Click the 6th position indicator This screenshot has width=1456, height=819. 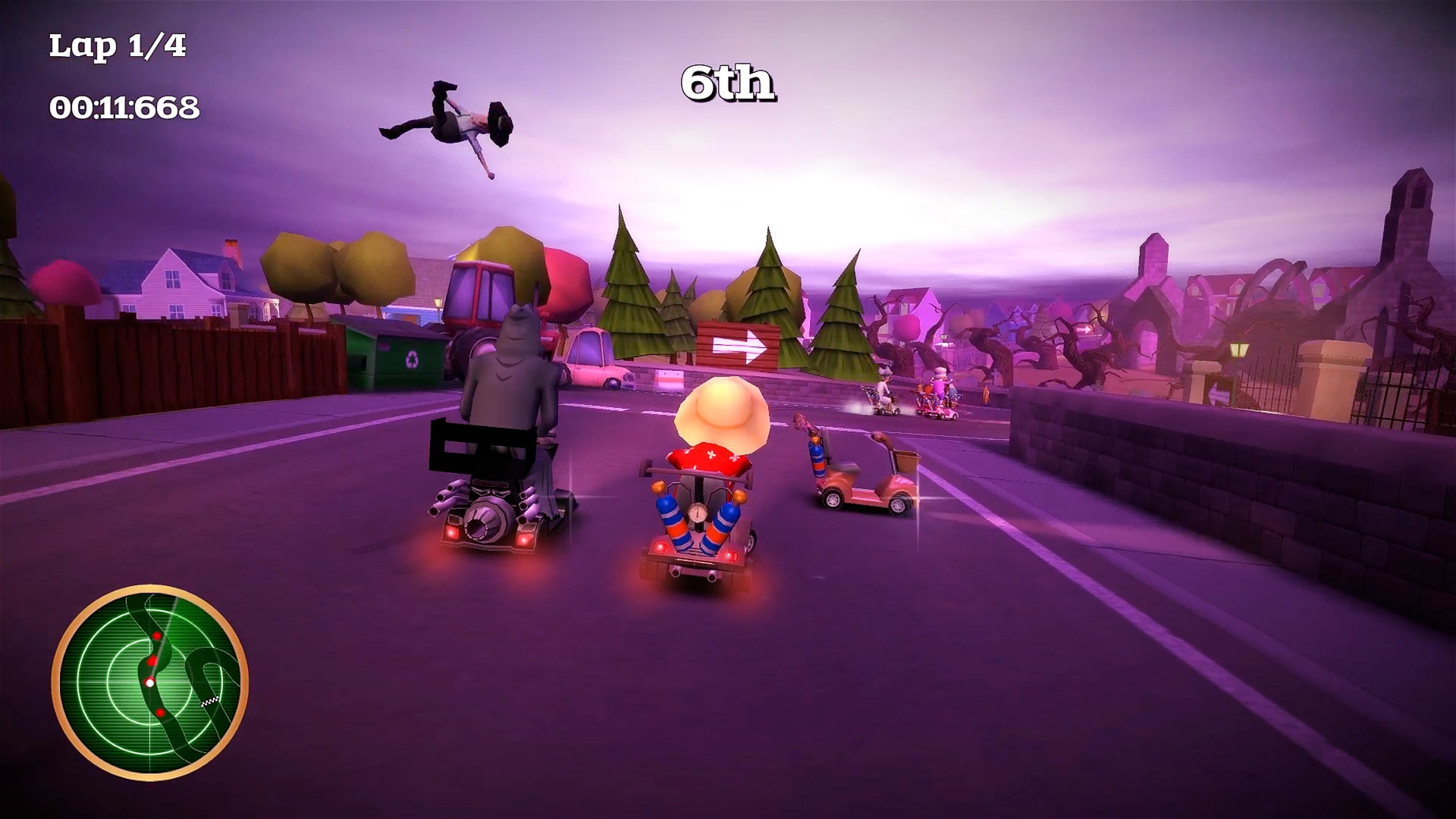pyautogui.click(x=730, y=83)
